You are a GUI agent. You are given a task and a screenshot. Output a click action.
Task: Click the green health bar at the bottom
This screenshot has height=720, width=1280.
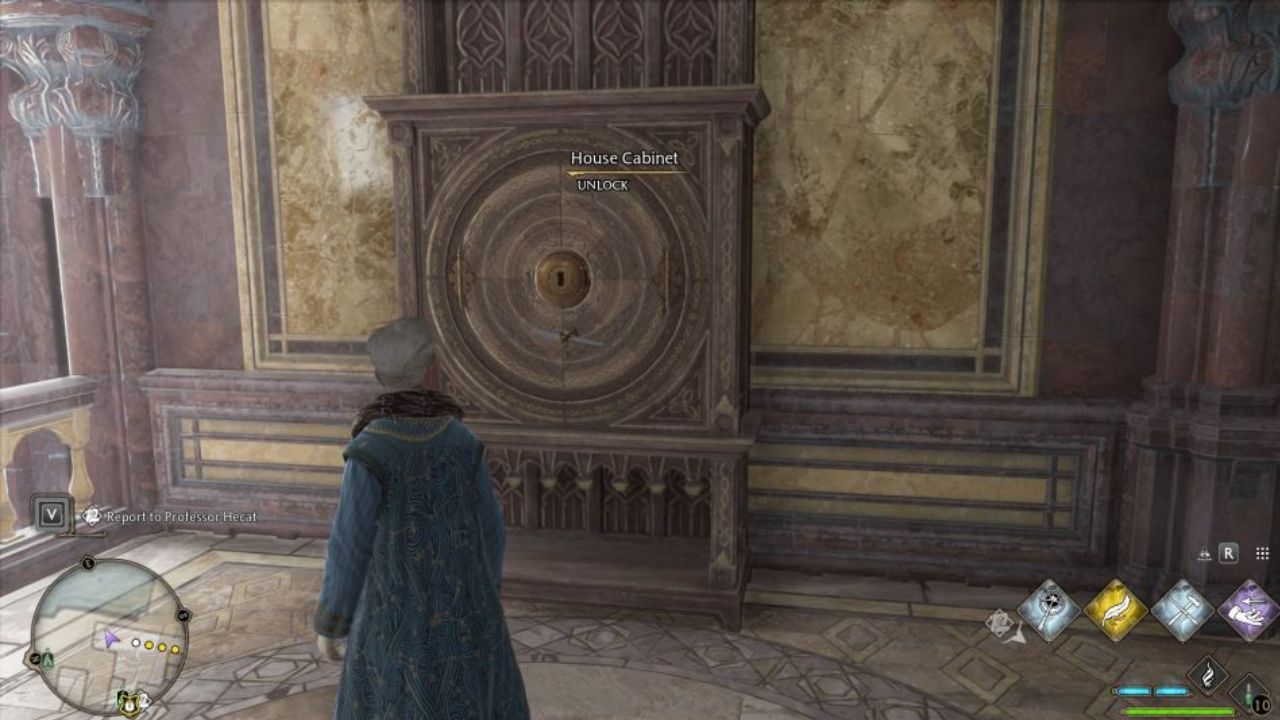pos(1179,710)
